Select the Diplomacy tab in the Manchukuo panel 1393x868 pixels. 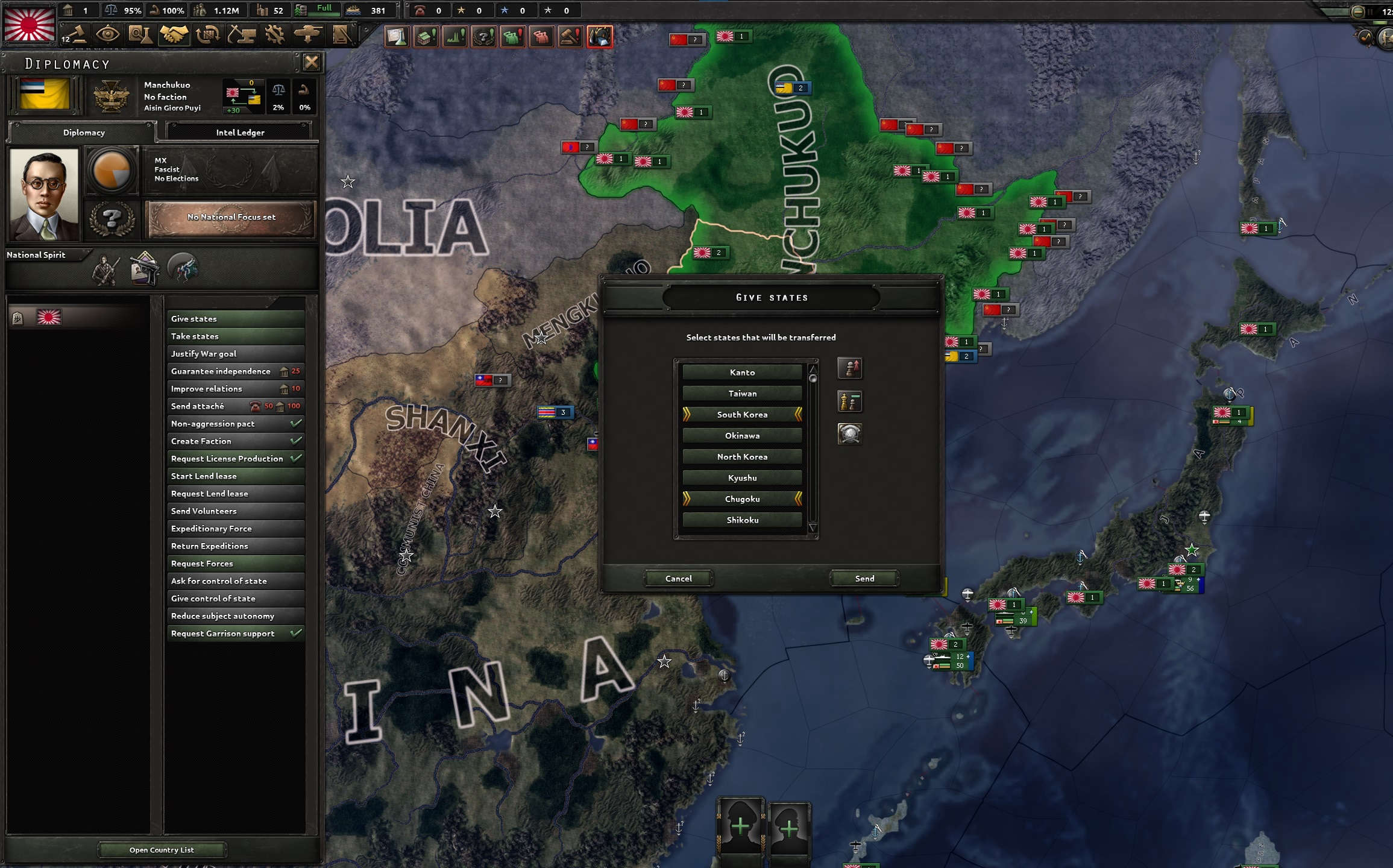point(83,133)
